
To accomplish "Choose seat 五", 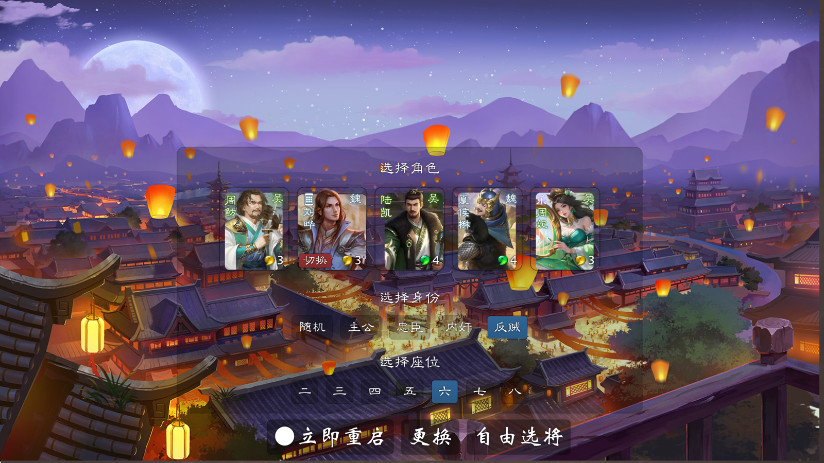I will click(x=410, y=391).
